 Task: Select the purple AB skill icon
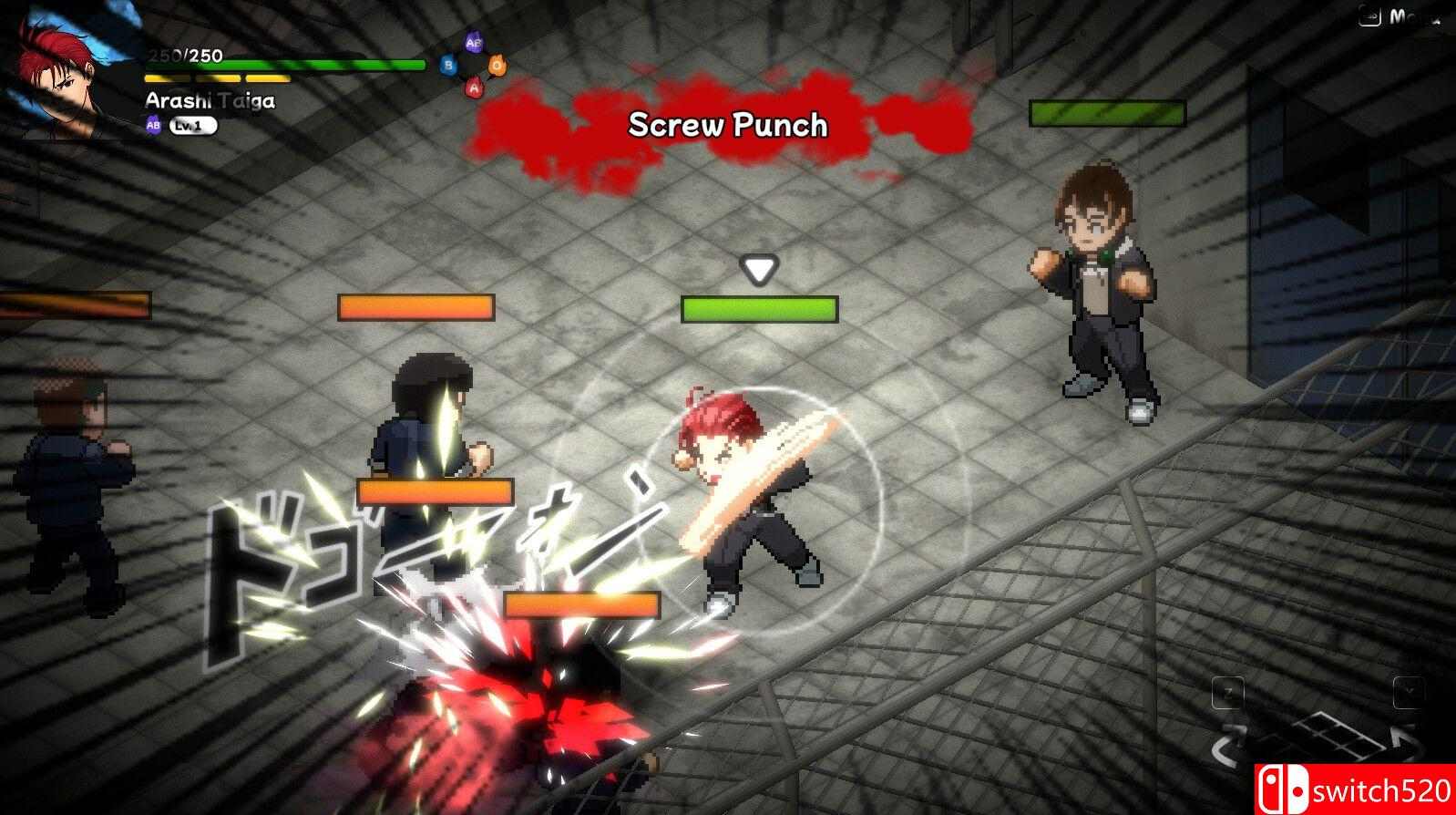click(x=472, y=42)
